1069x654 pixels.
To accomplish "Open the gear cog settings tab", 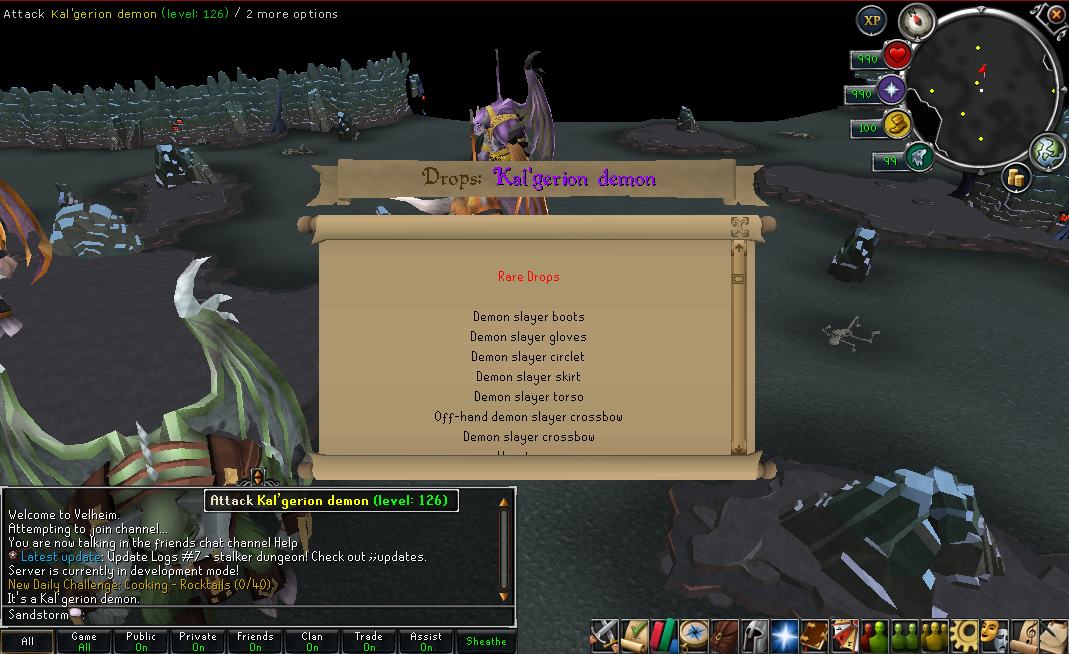I will tap(964, 633).
